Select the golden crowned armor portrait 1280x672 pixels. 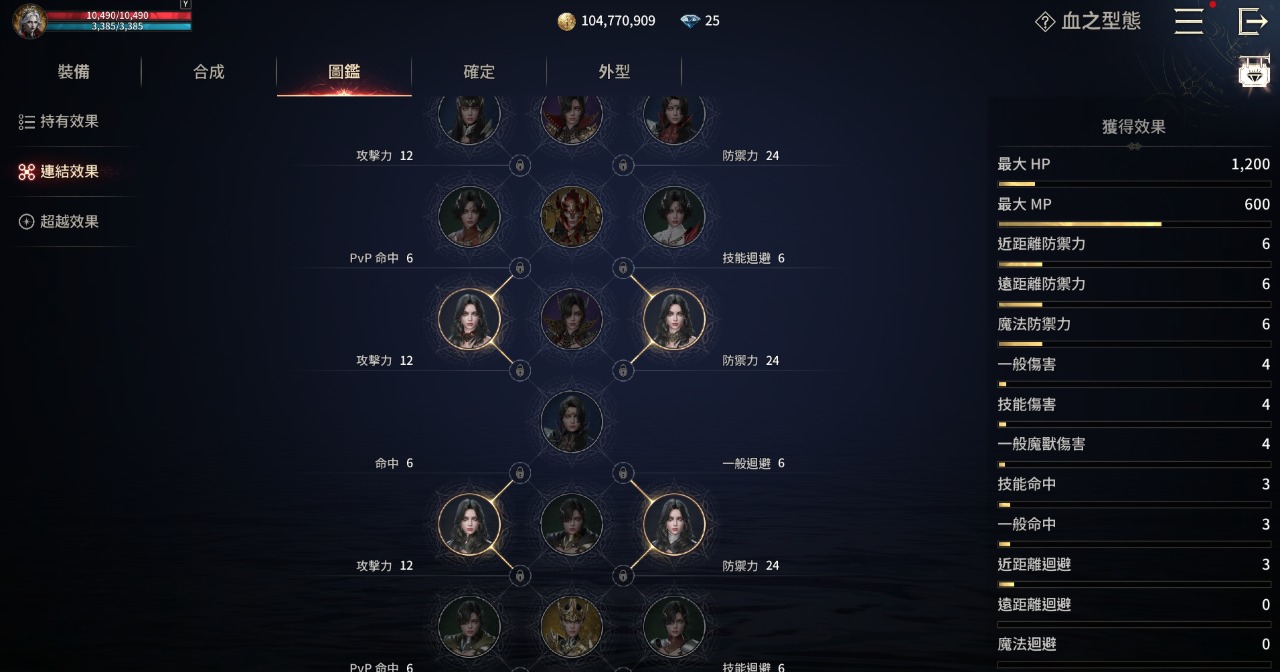click(572, 626)
